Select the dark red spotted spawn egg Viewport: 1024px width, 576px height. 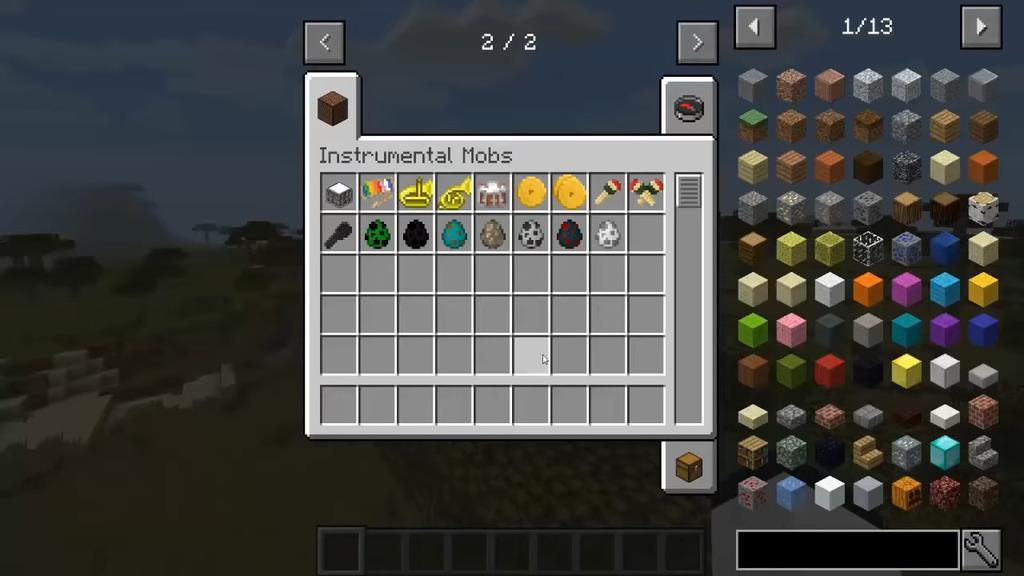click(x=569, y=234)
